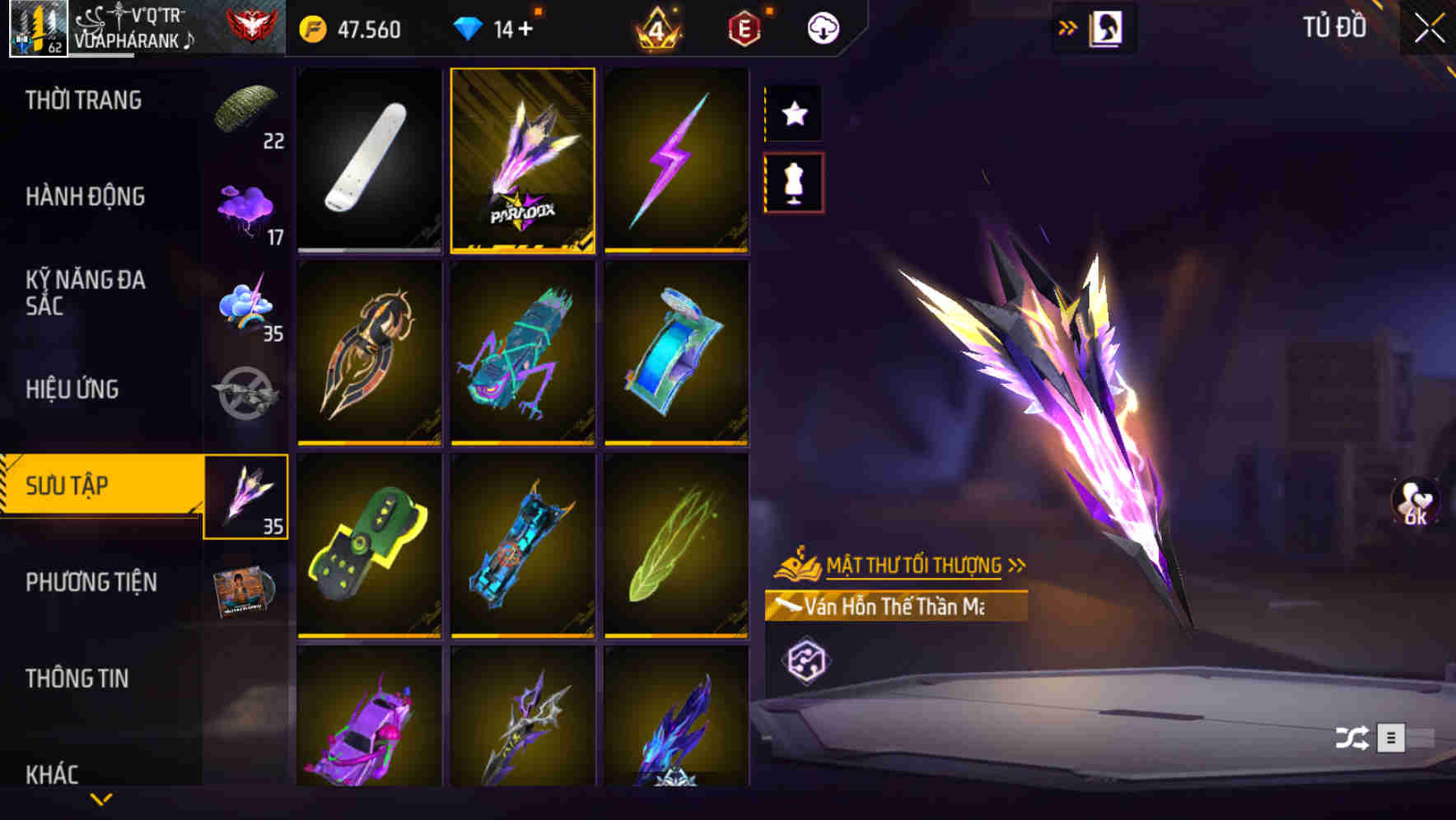Click the Ván Hỗn Thế Thần Ma item name banner
This screenshot has height=820, width=1456.
tap(899, 607)
